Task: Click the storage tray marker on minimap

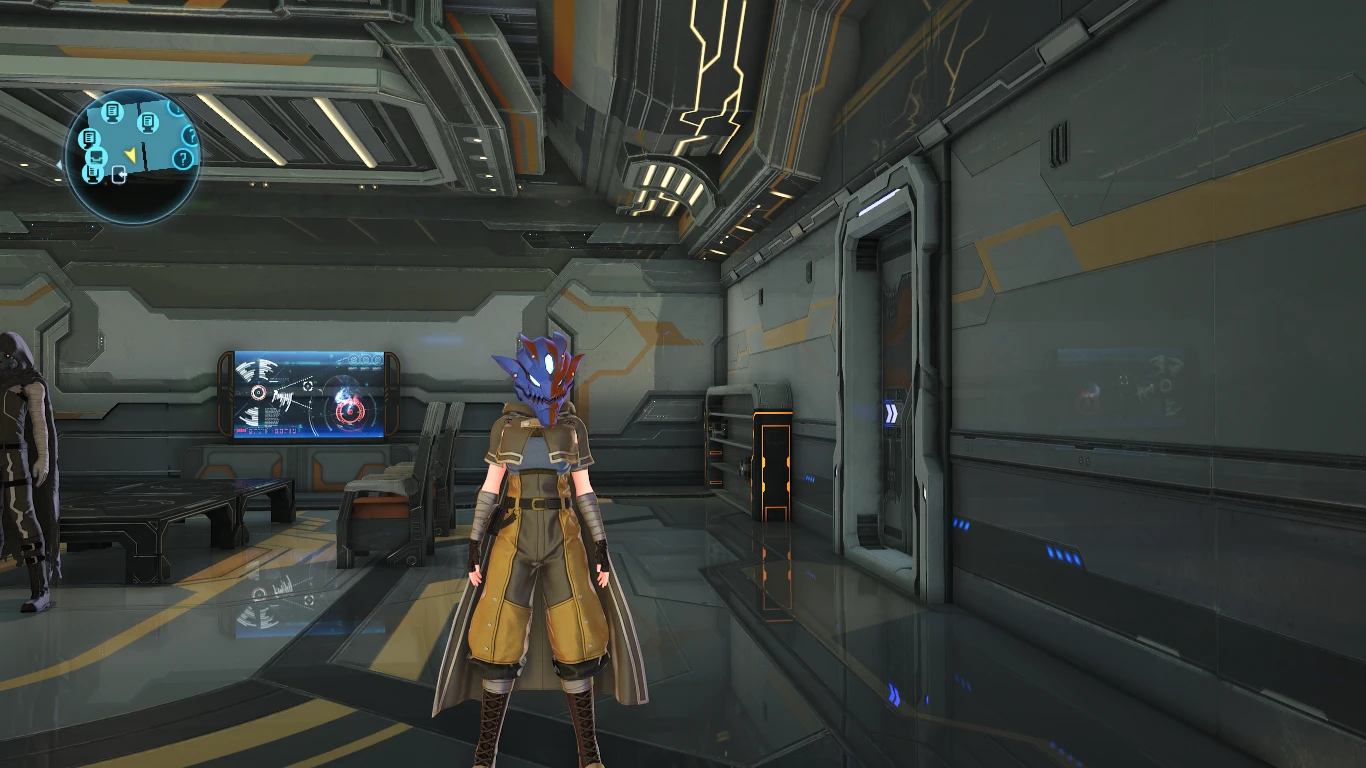Action: (96, 156)
